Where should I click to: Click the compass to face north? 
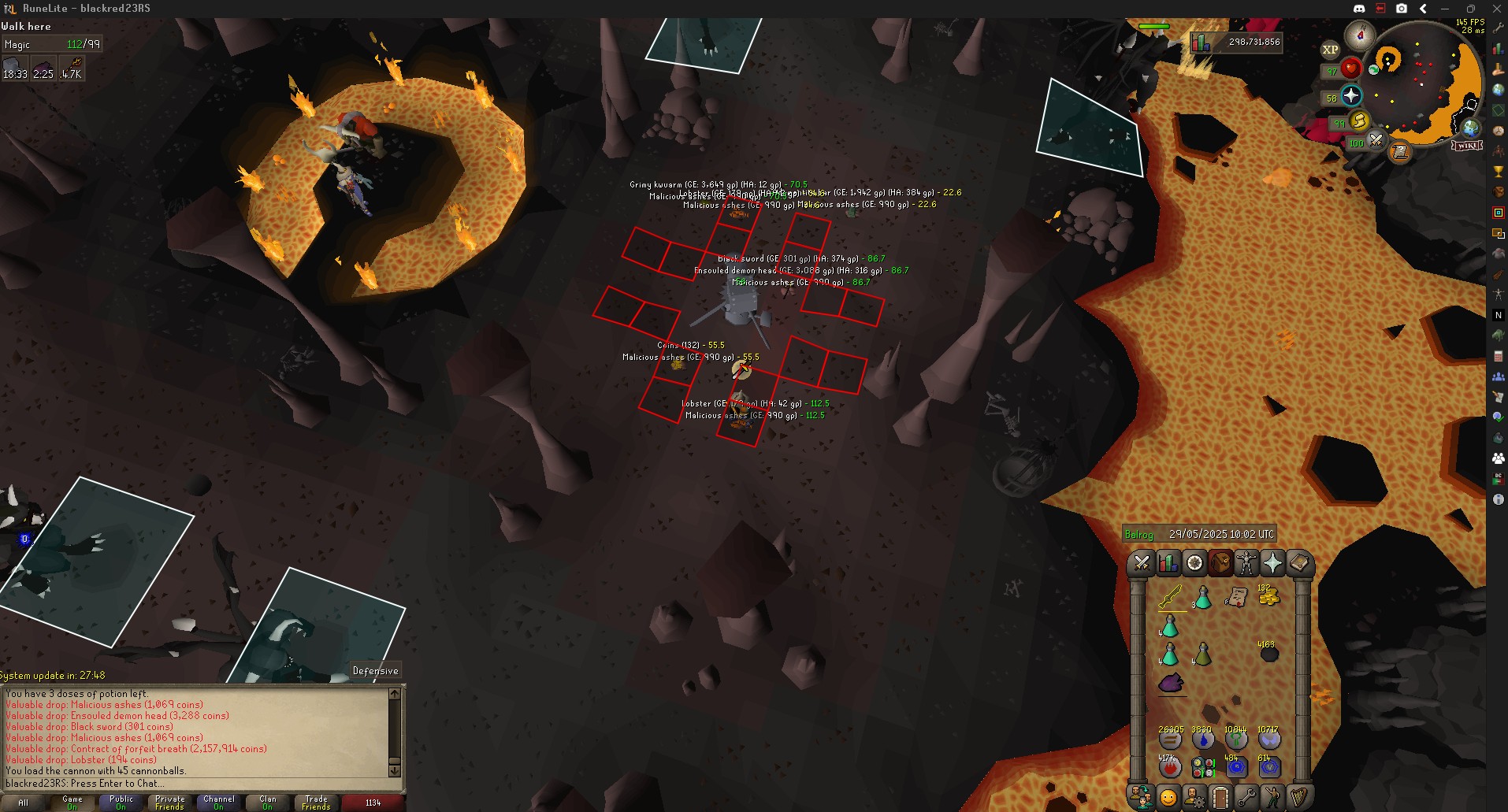coord(1360,35)
